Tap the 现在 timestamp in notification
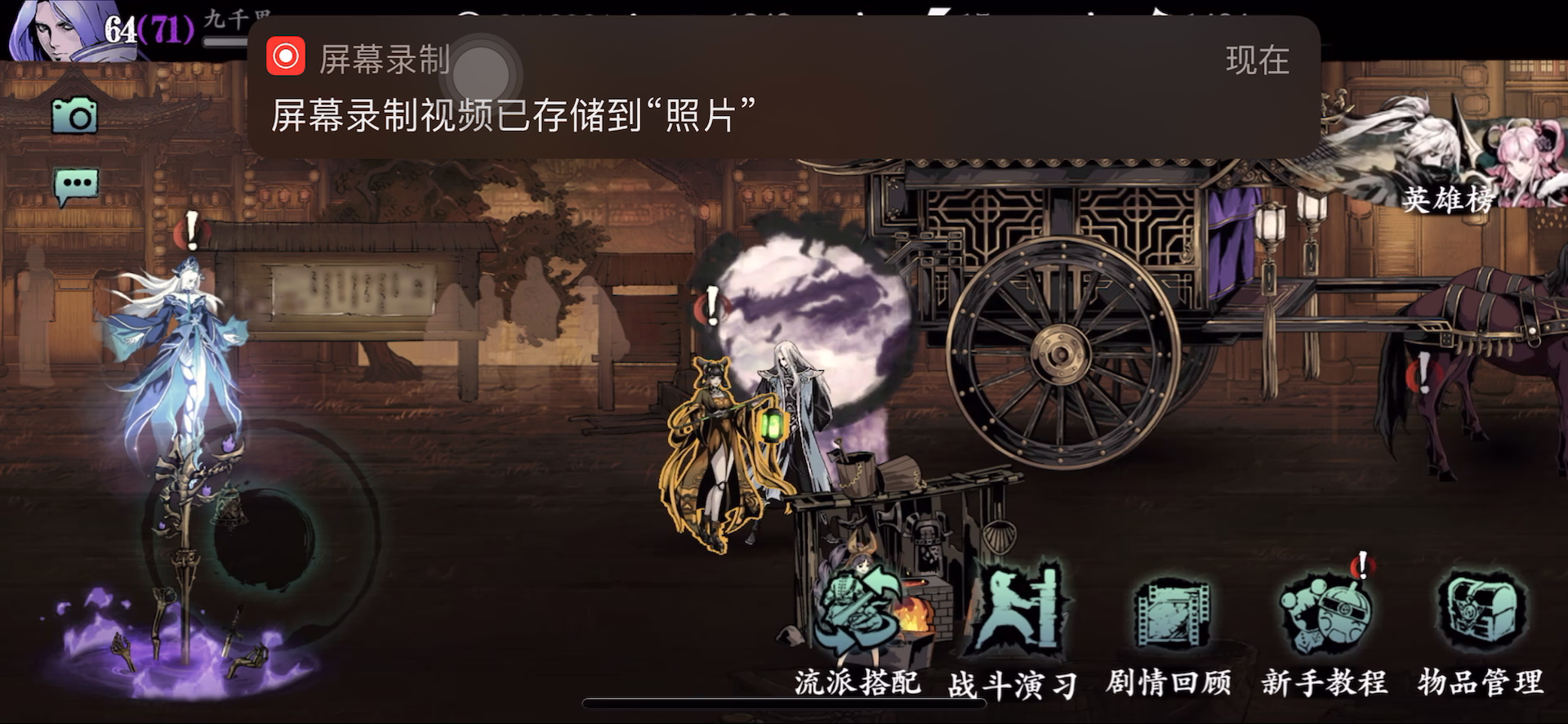 click(x=1258, y=59)
